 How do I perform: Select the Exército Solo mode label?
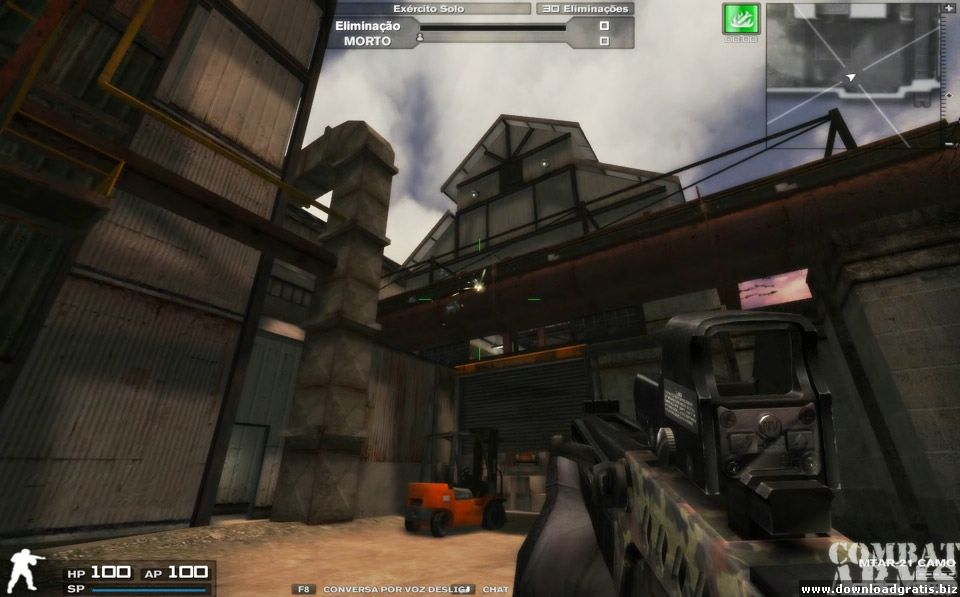click(429, 8)
